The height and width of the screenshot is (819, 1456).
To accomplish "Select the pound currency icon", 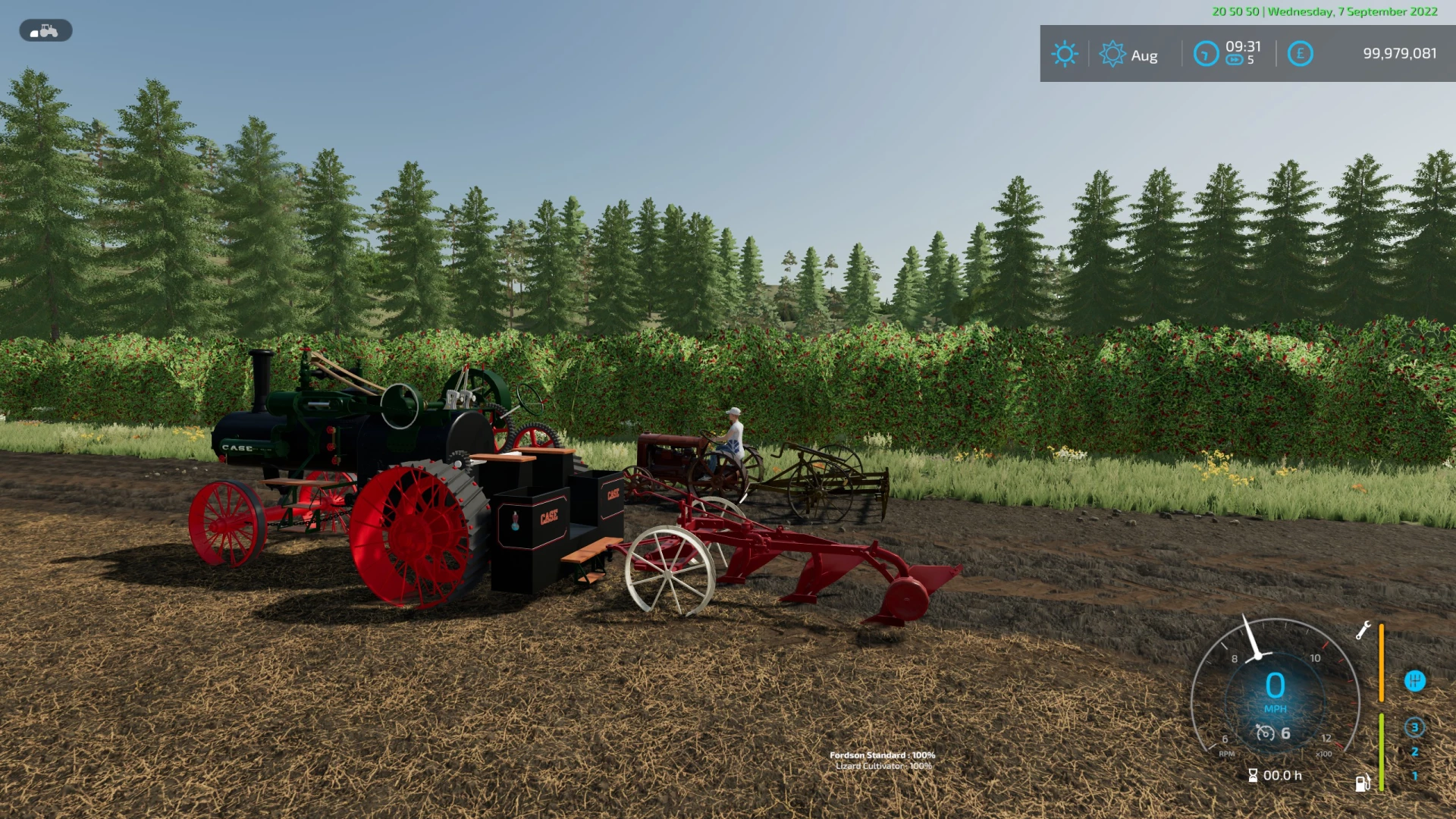I will point(1301,54).
